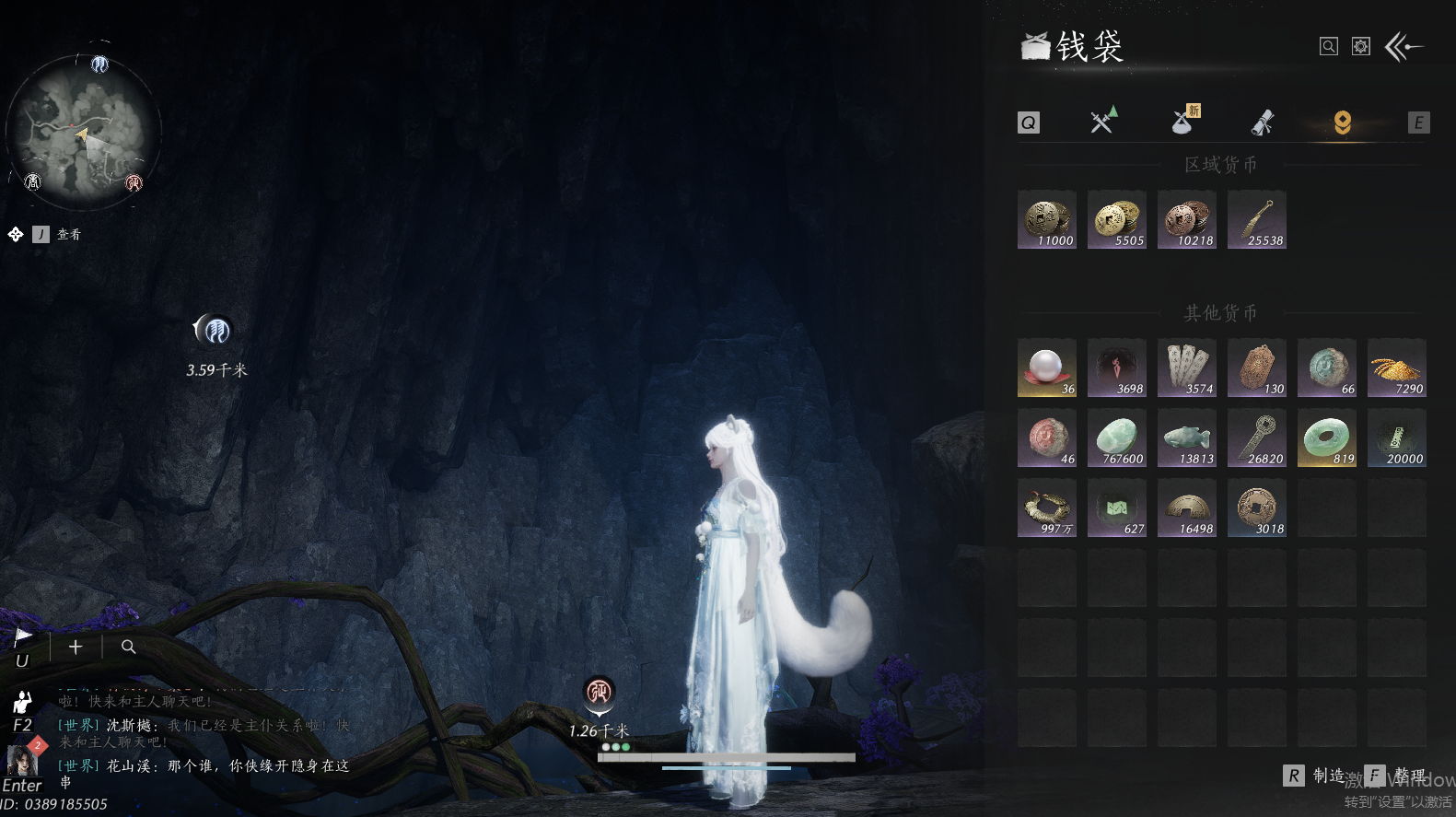Screen dimensions: 1456x817
Task: Select the coin string with 997万
Action: click(x=1047, y=508)
